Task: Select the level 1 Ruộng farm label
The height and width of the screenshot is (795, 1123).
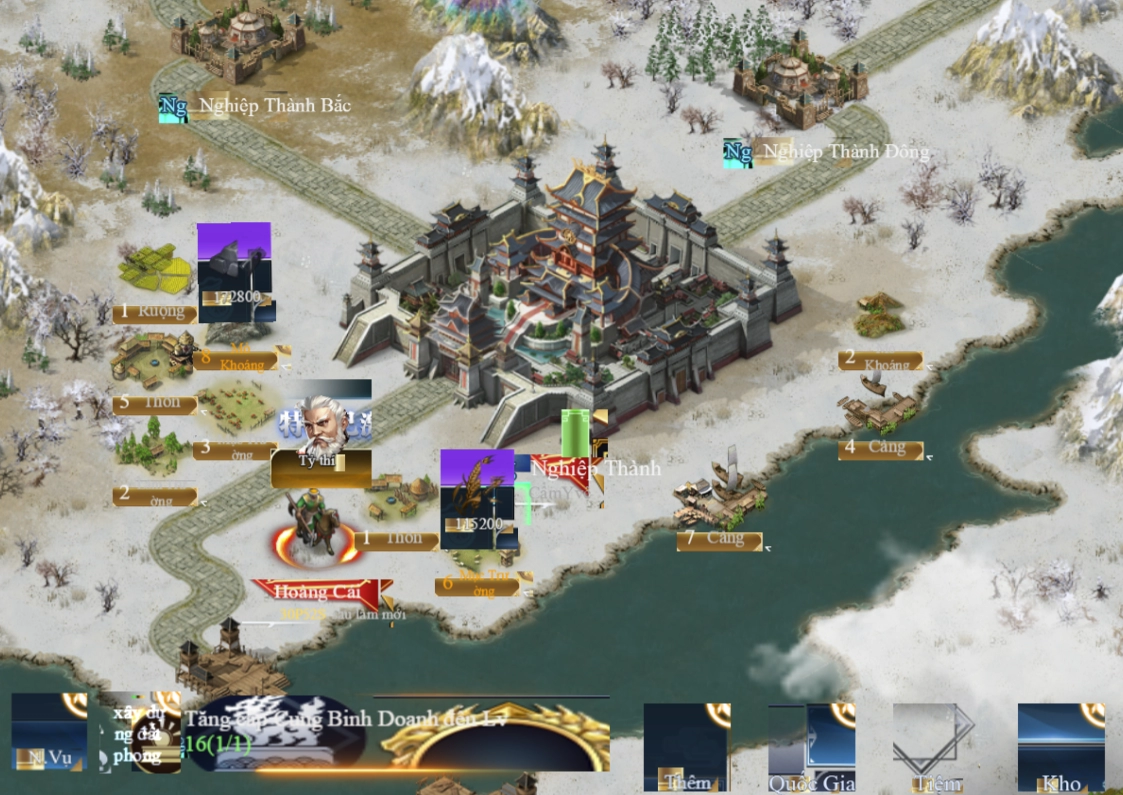Action: [x=154, y=312]
